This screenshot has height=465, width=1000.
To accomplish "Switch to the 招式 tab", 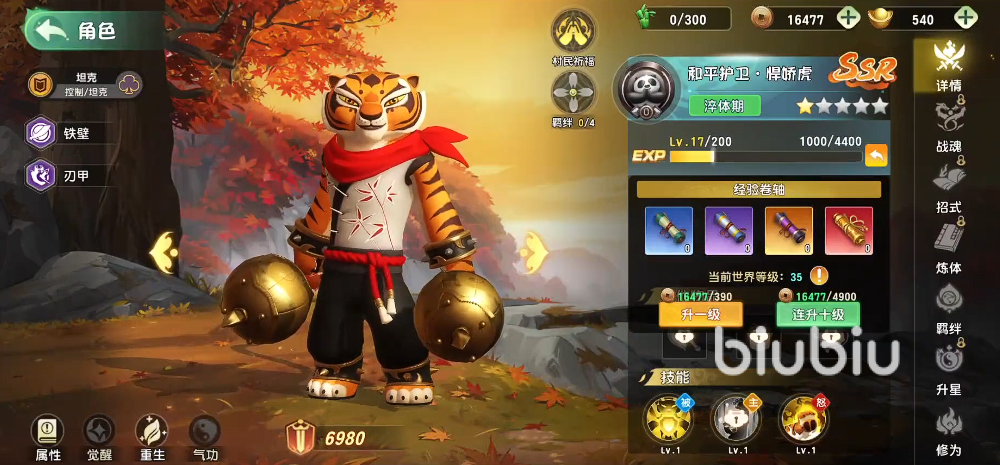I will pos(947,187).
